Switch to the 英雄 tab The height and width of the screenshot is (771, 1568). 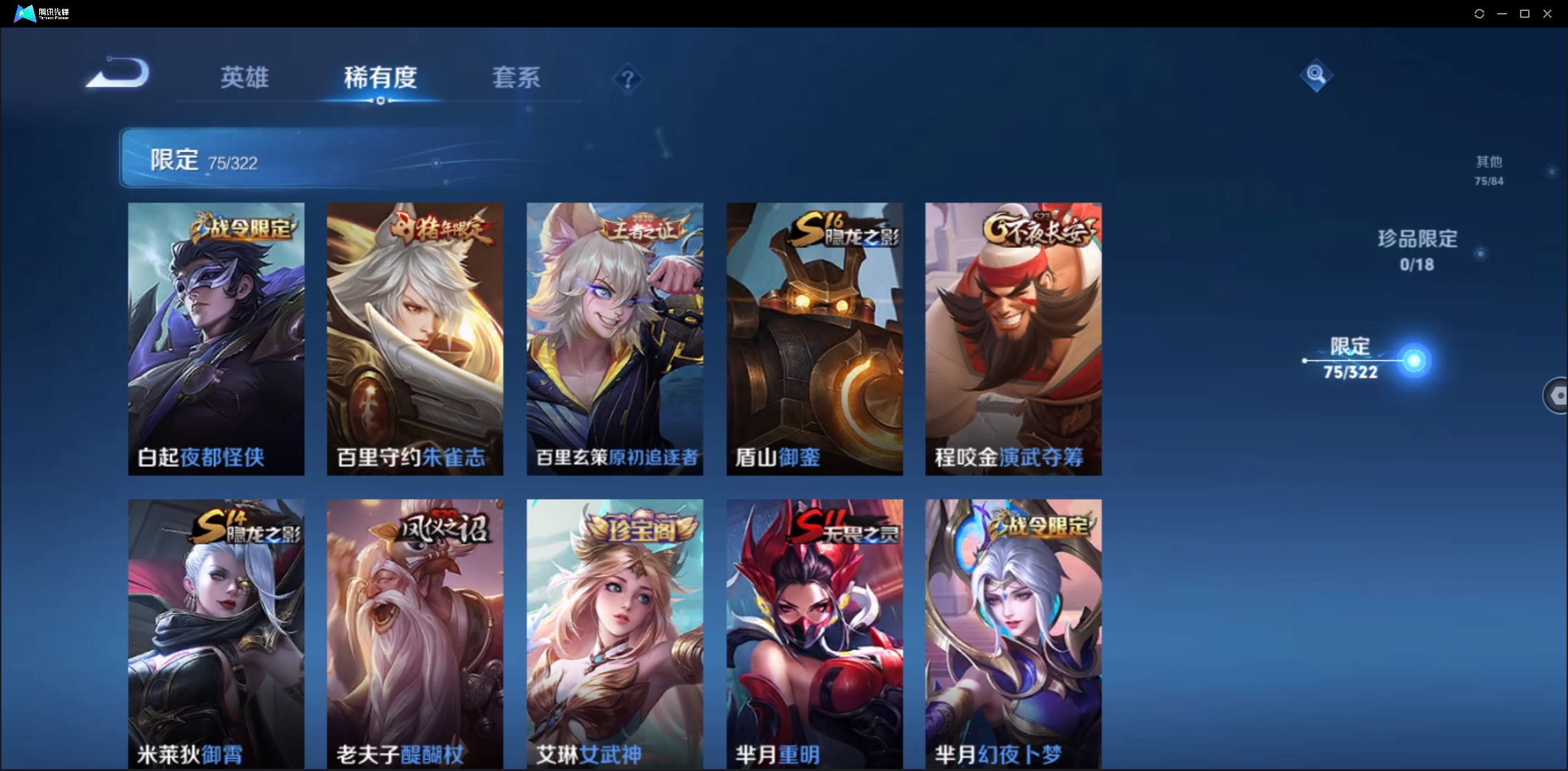[244, 78]
